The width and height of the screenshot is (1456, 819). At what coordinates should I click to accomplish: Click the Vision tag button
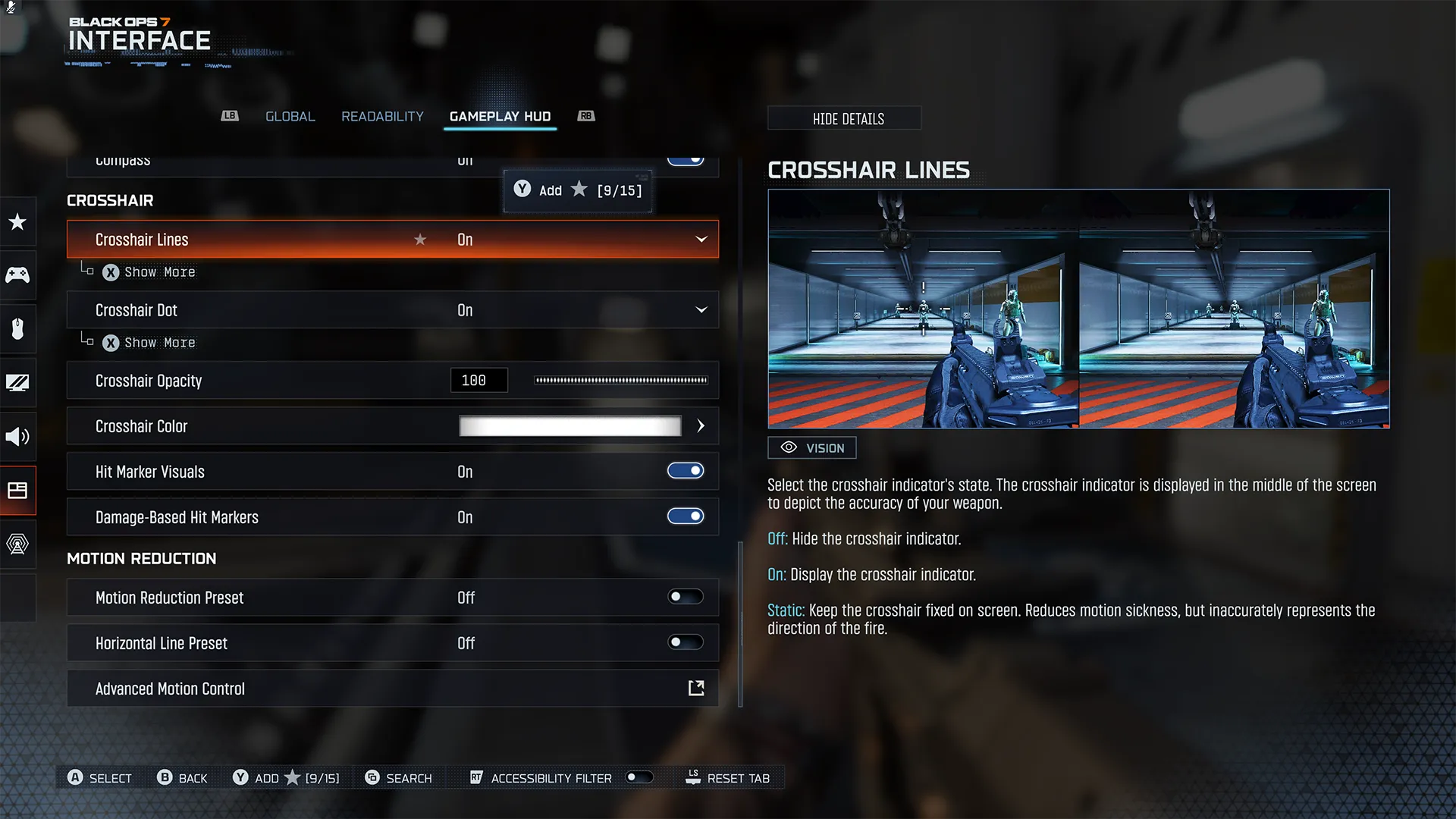point(811,448)
